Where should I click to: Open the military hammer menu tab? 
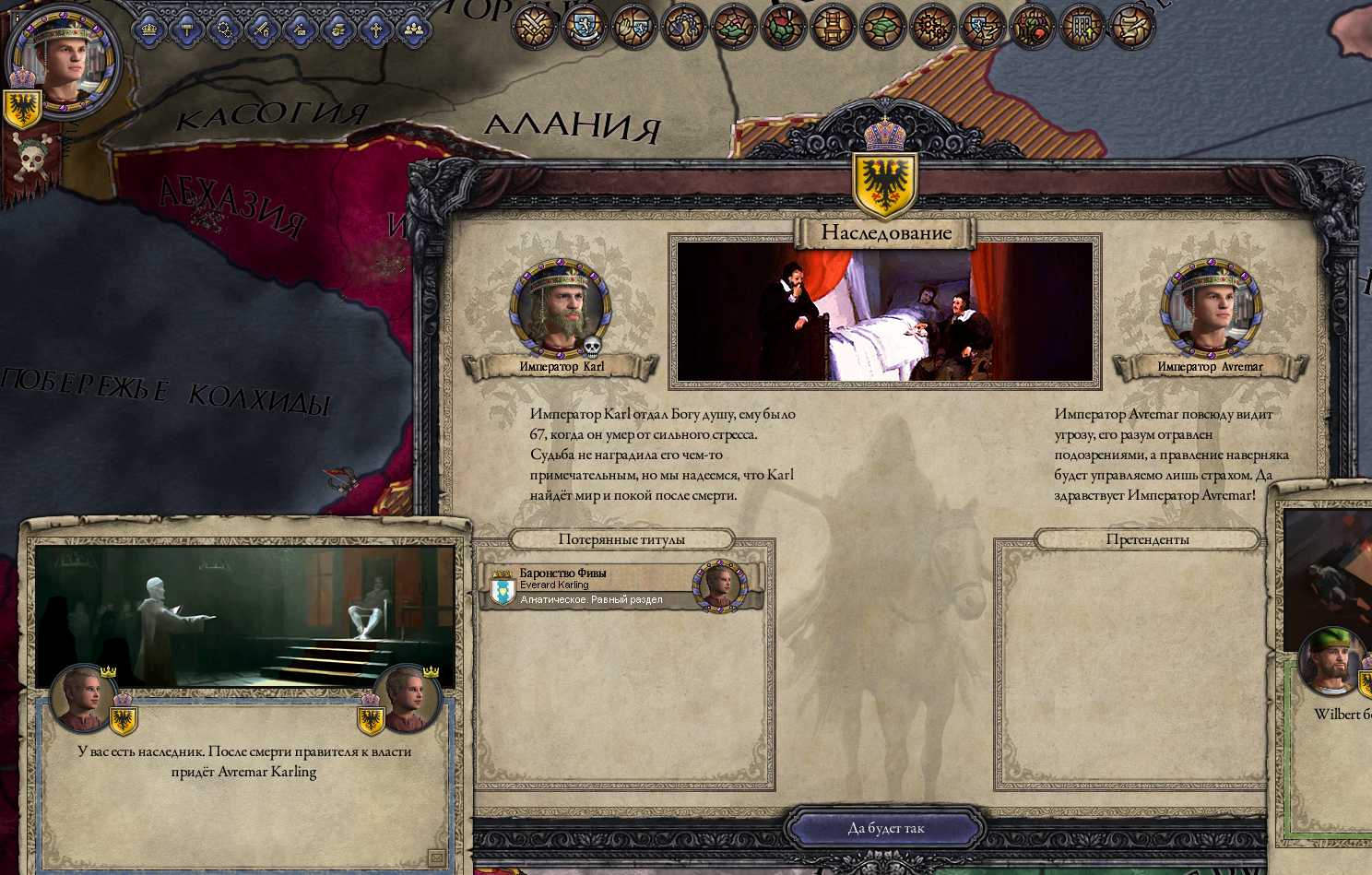(x=187, y=30)
